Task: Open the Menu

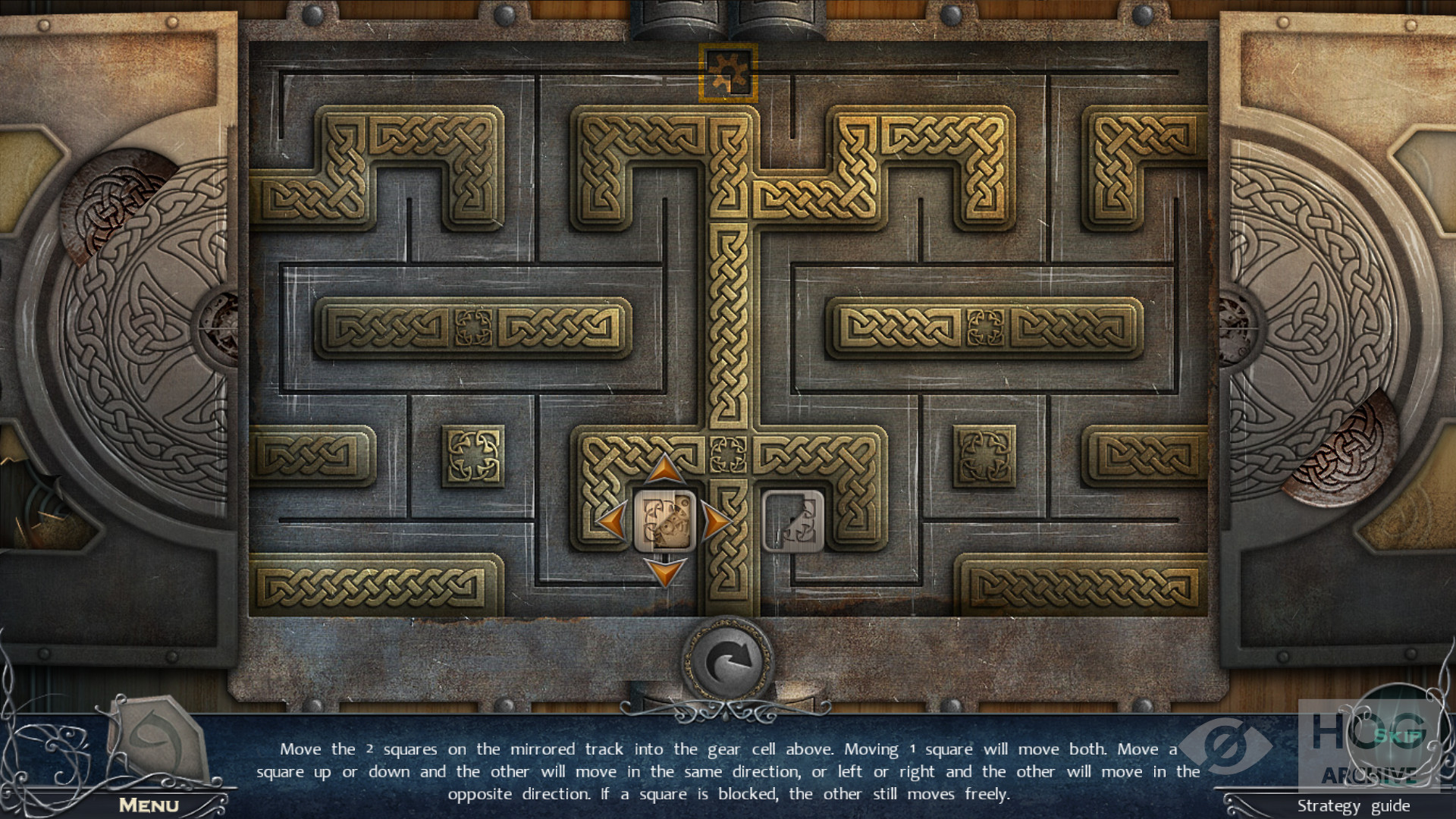Action: pyautogui.click(x=149, y=805)
